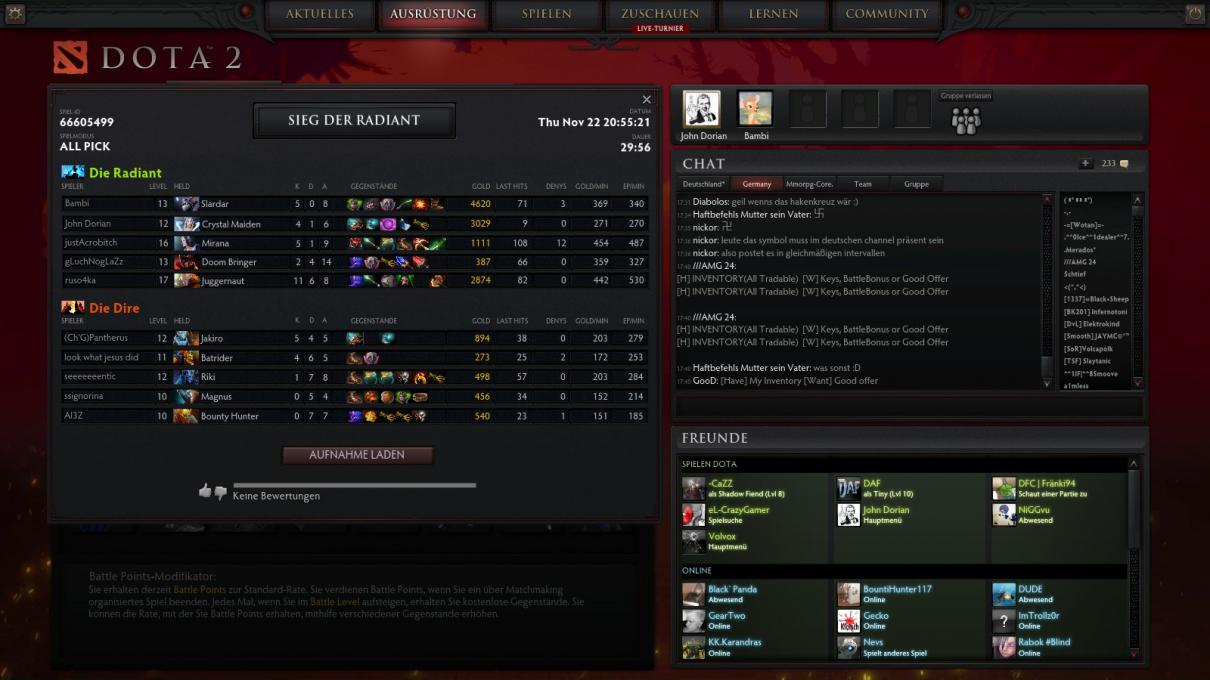Click the power button in the top corner
The height and width of the screenshot is (680, 1210).
(x=1194, y=14)
